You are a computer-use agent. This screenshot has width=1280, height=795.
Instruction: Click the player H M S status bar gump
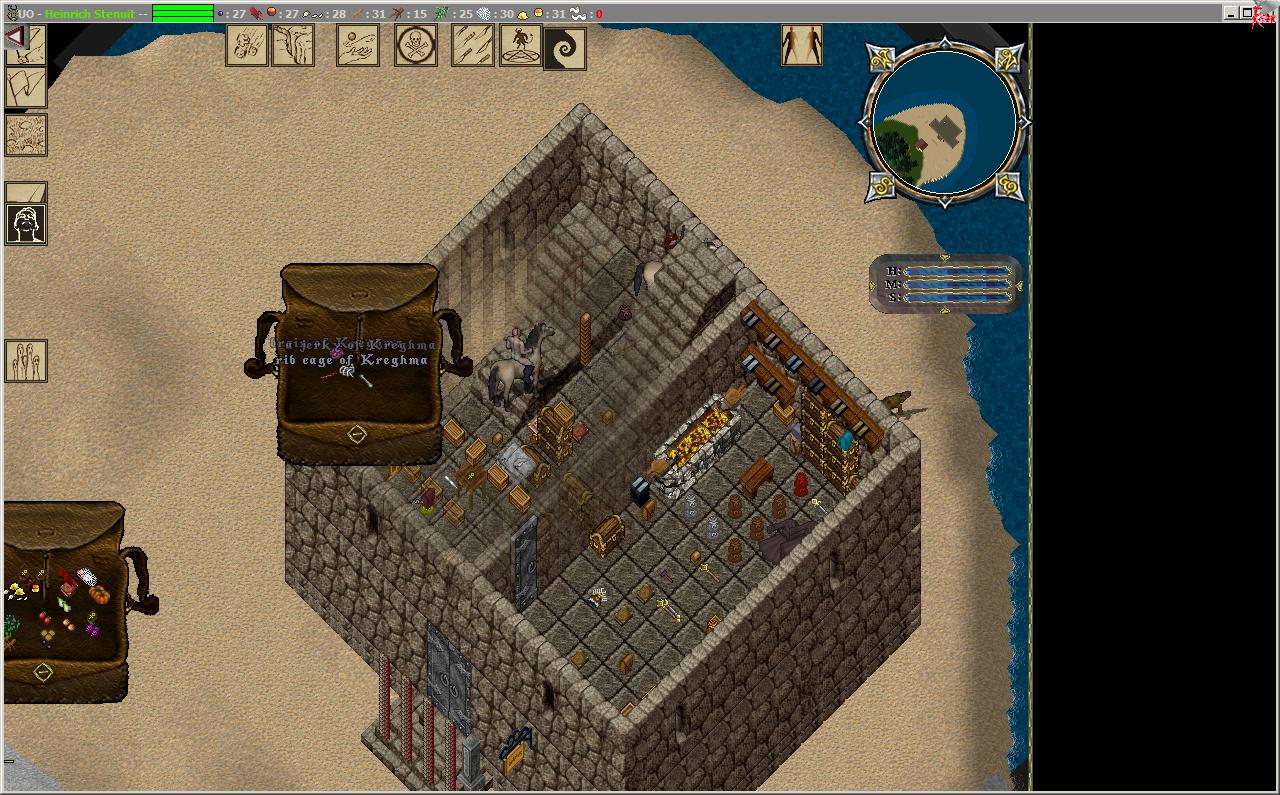[x=945, y=284]
